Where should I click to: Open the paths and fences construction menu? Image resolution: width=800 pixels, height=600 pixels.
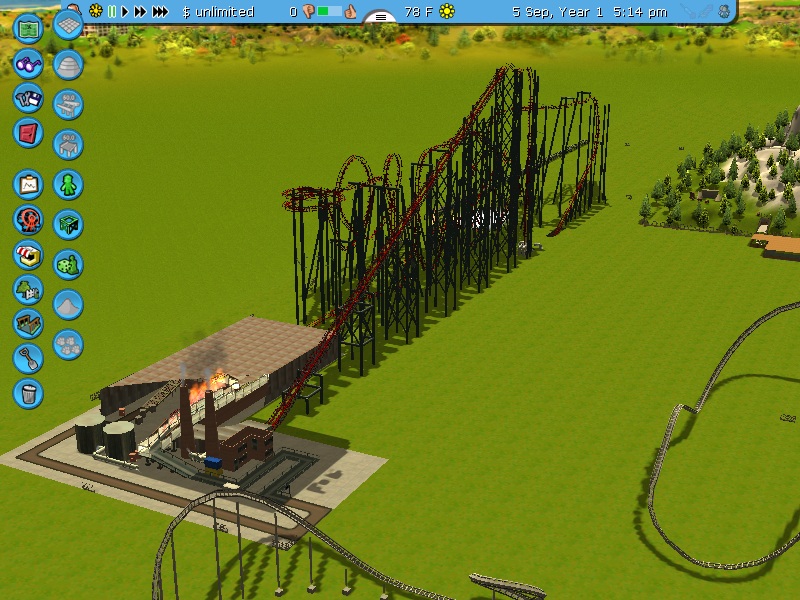click(x=28, y=323)
